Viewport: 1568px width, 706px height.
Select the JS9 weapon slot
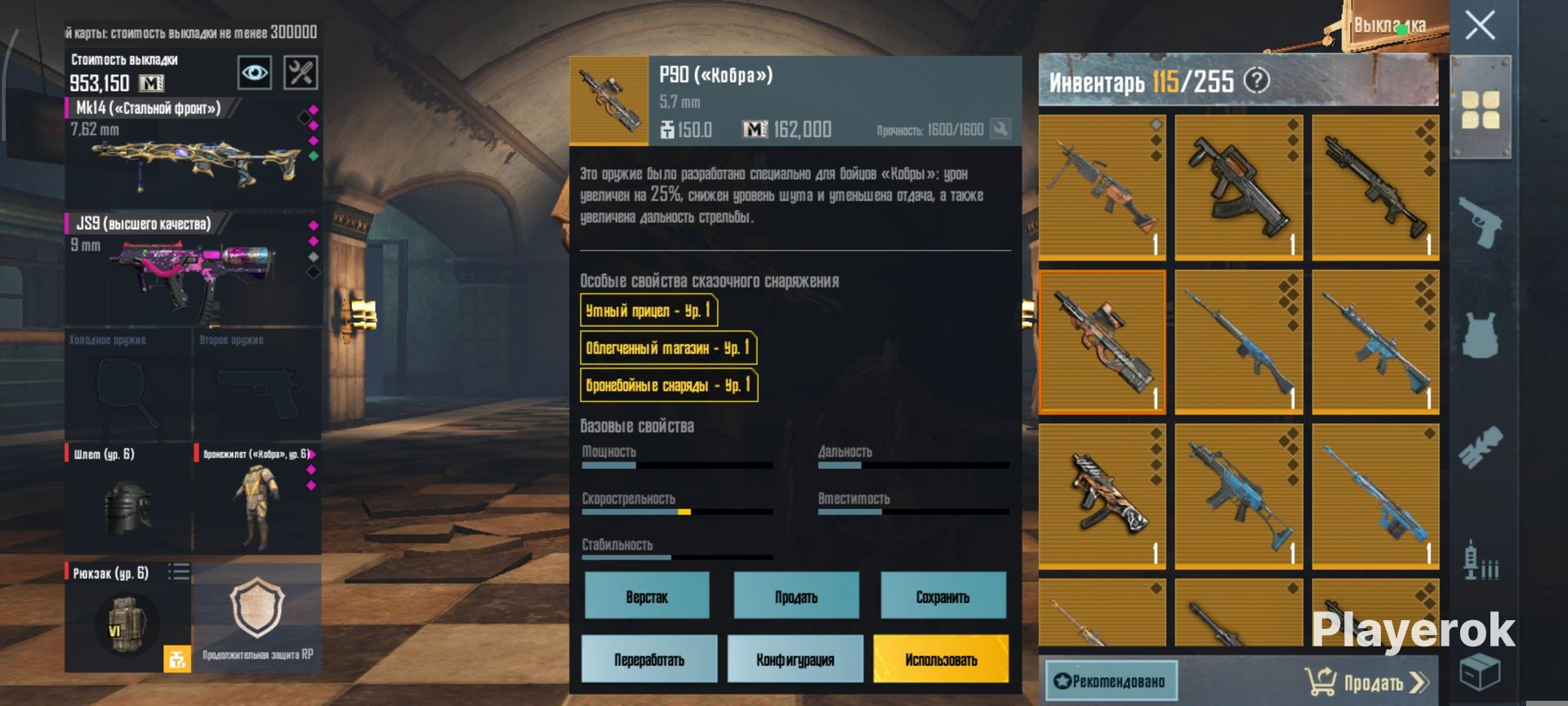(194, 270)
